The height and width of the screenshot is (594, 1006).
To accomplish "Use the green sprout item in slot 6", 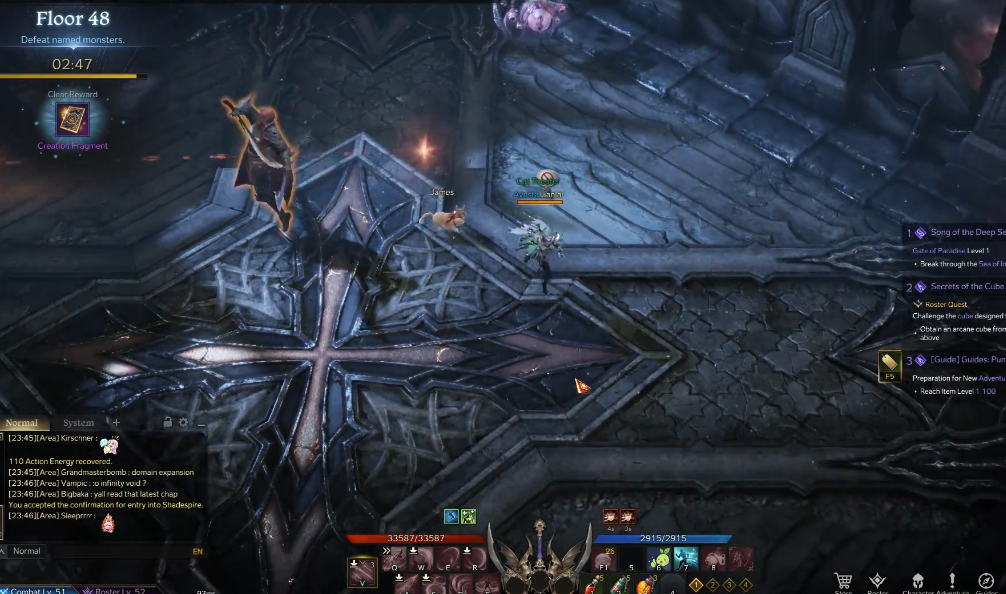I will [659, 559].
